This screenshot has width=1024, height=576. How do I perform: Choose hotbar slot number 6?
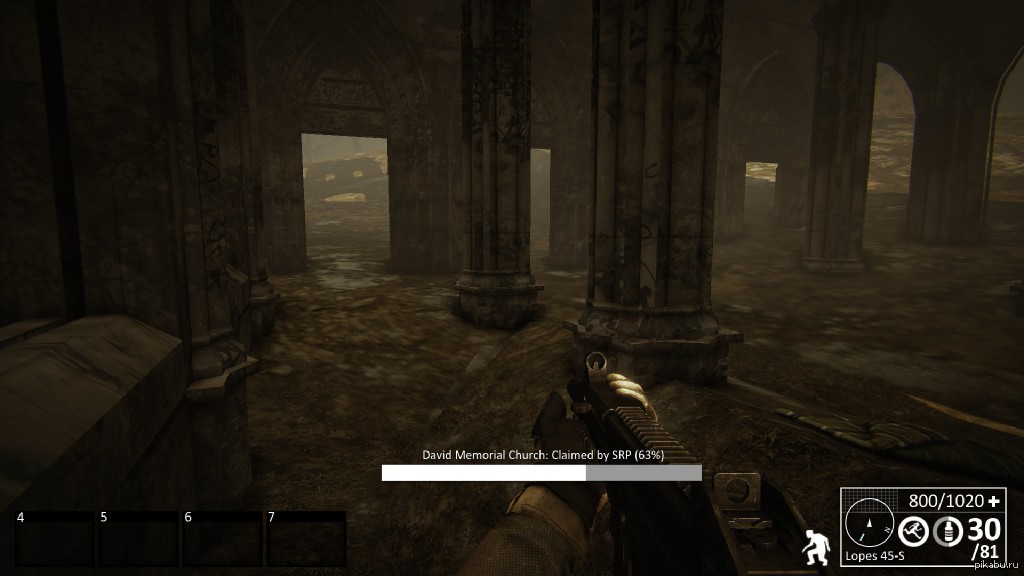(x=222, y=540)
